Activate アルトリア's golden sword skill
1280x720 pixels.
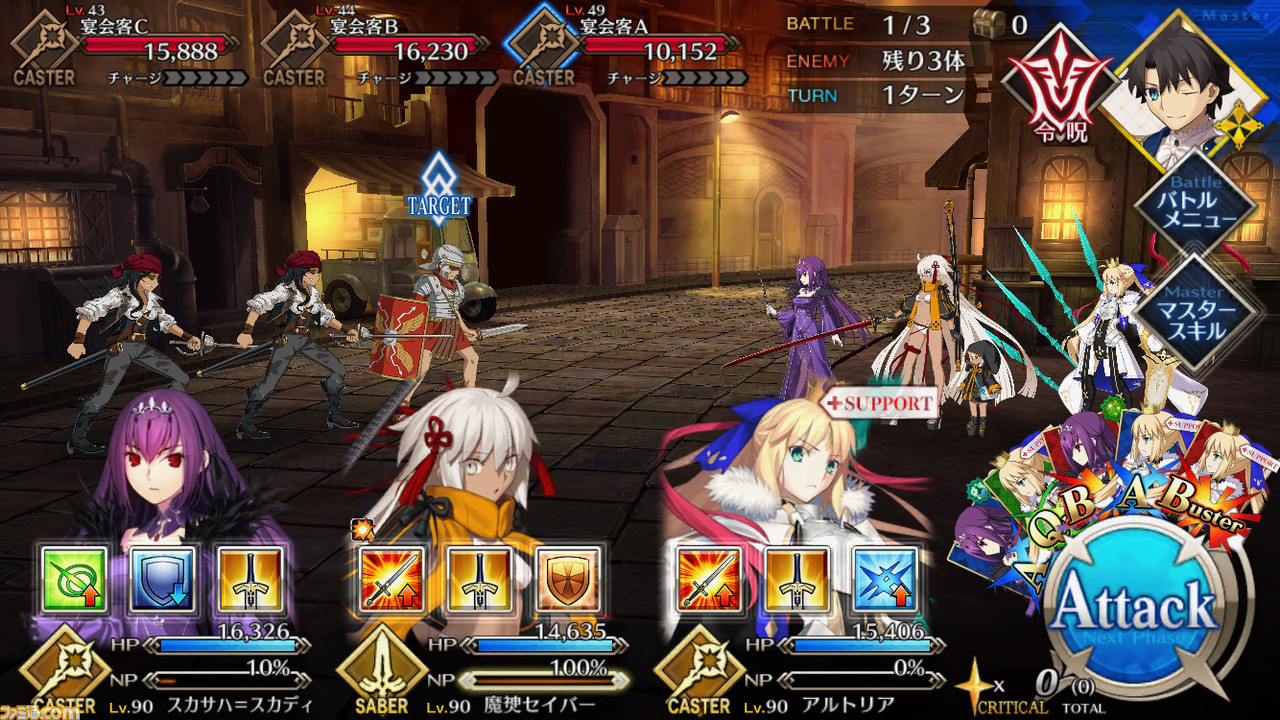[795, 579]
